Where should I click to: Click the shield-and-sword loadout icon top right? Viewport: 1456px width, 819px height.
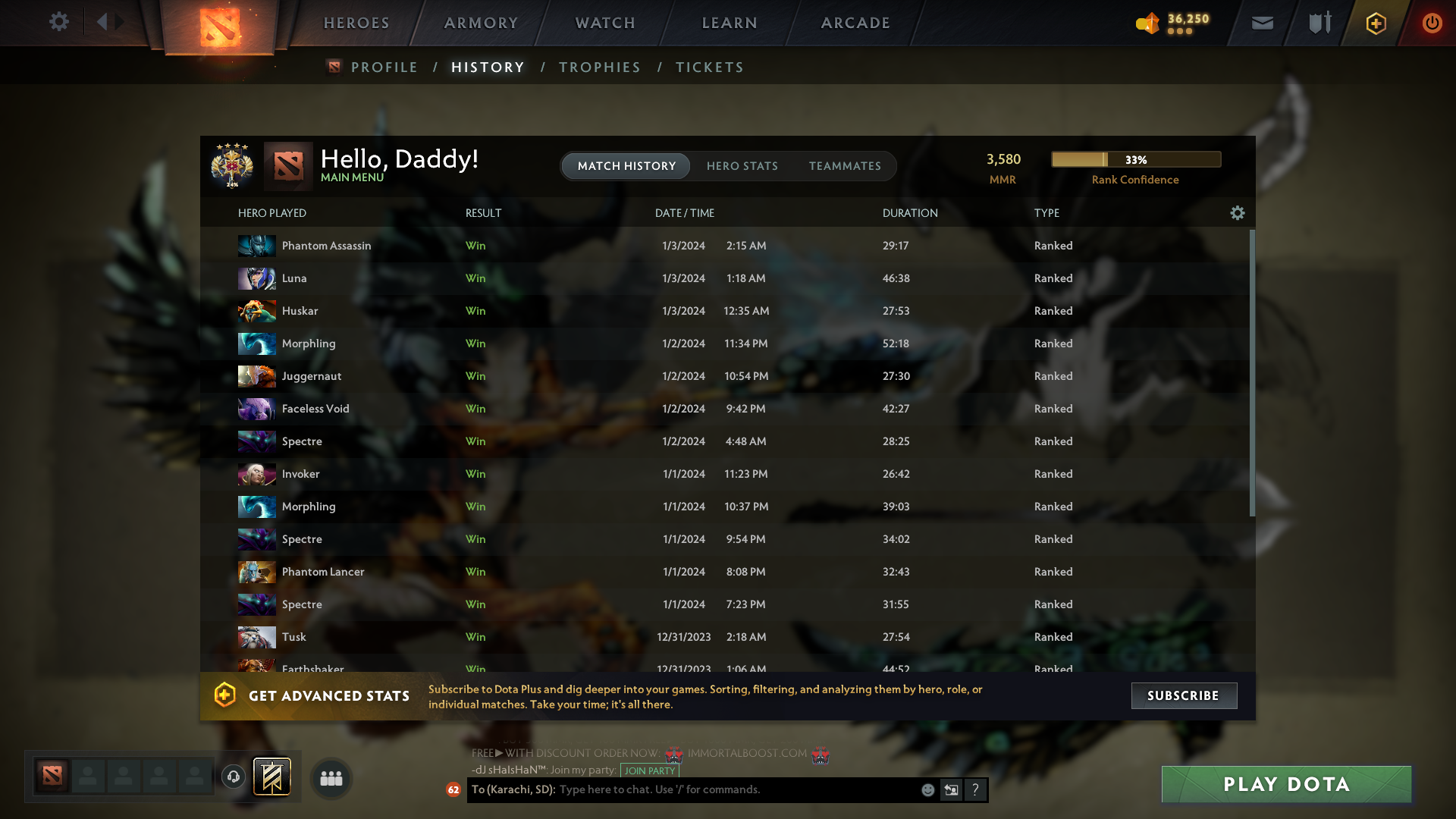tap(1319, 23)
